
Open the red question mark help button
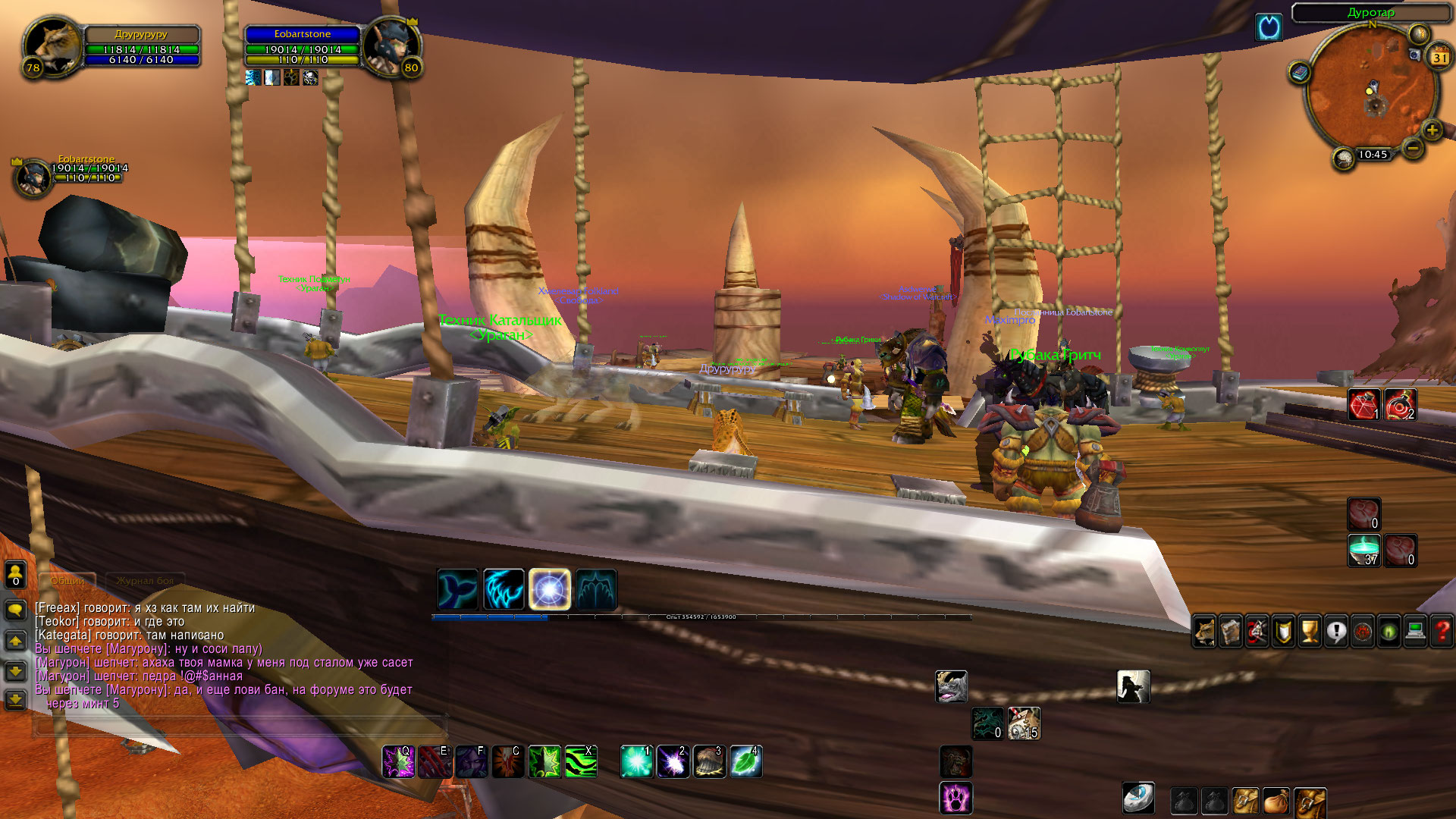1442,632
